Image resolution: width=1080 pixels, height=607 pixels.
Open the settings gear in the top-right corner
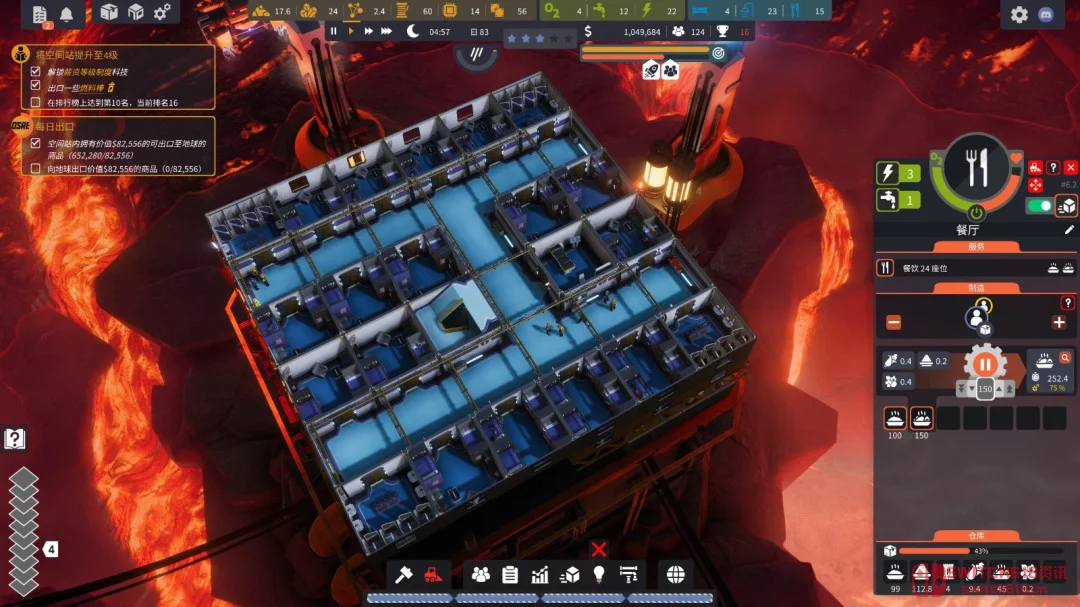click(1019, 14)
